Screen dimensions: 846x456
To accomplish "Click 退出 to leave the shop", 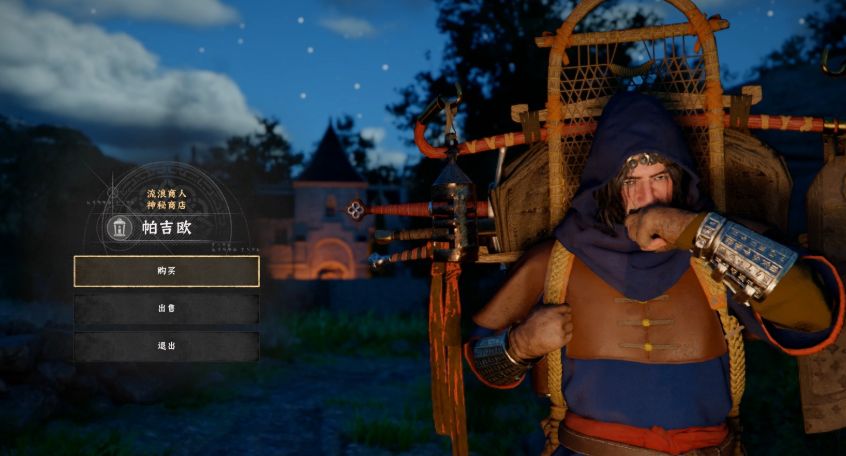I will 166,346.
